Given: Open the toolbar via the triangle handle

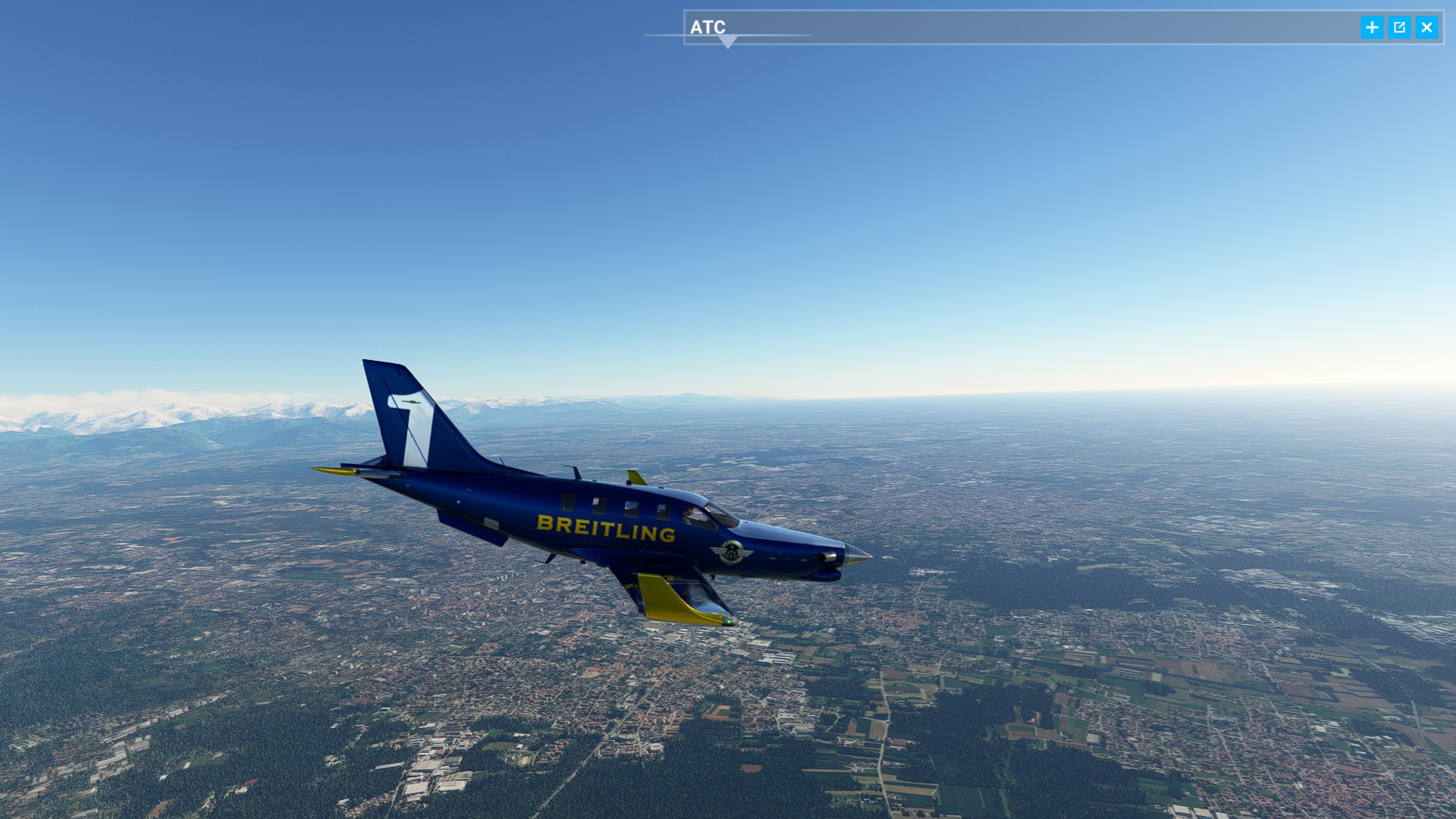Looking at the screenshot, I should (x=727, y=42).
